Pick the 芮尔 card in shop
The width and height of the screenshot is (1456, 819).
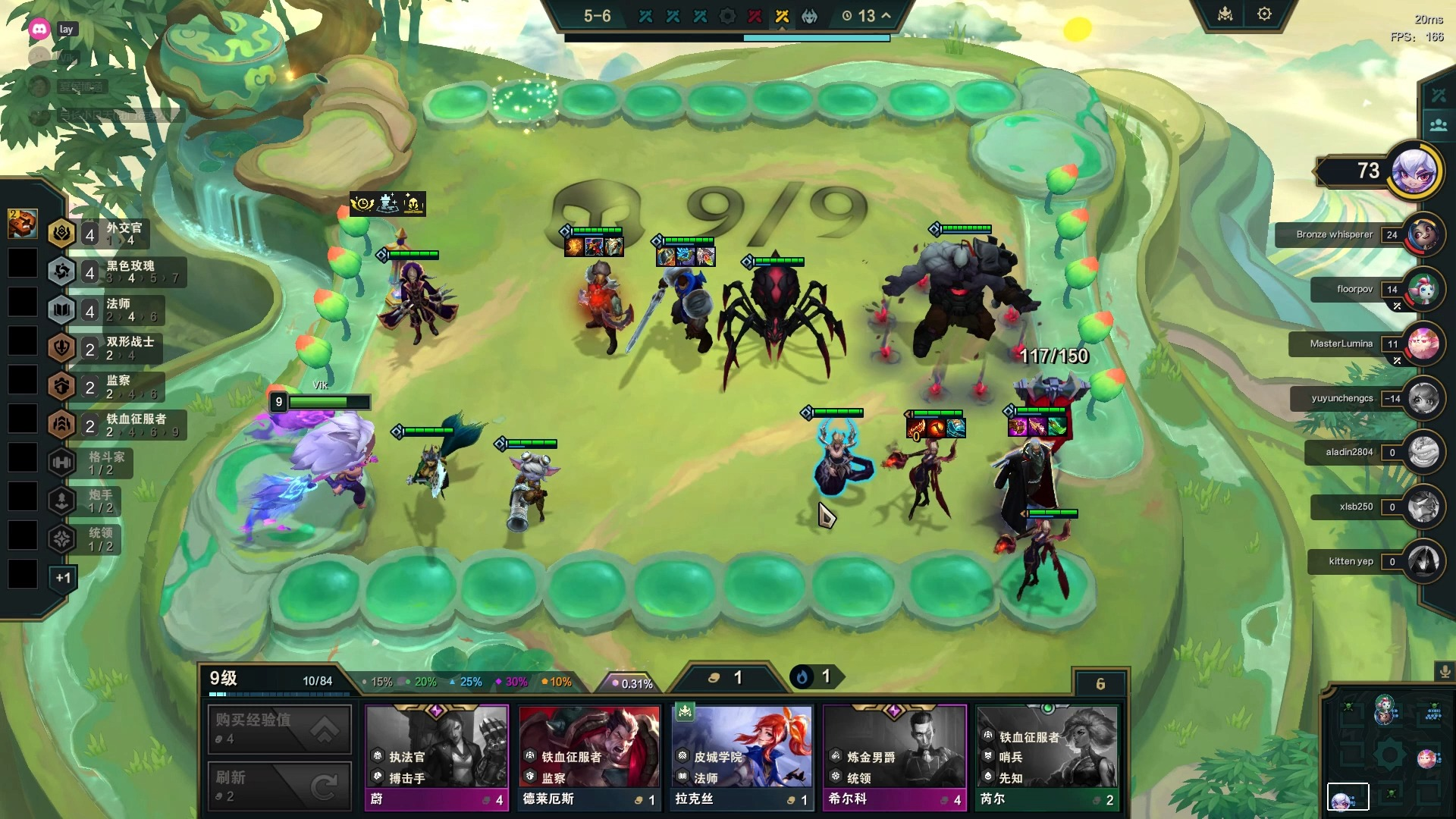coord(1047,757)
